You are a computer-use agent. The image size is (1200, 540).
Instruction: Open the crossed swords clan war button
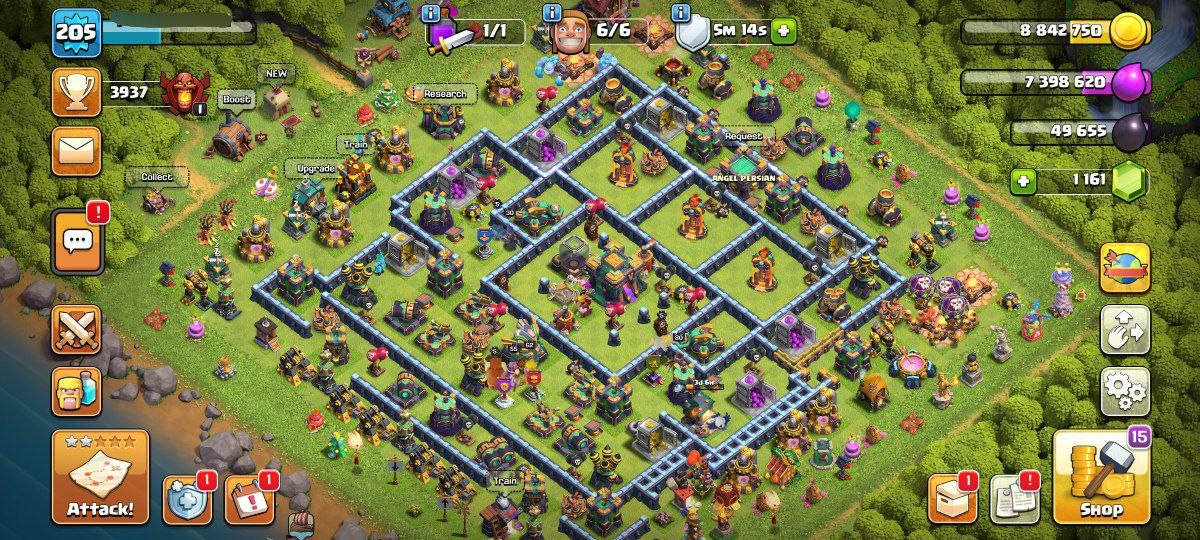tap(77, 330)
